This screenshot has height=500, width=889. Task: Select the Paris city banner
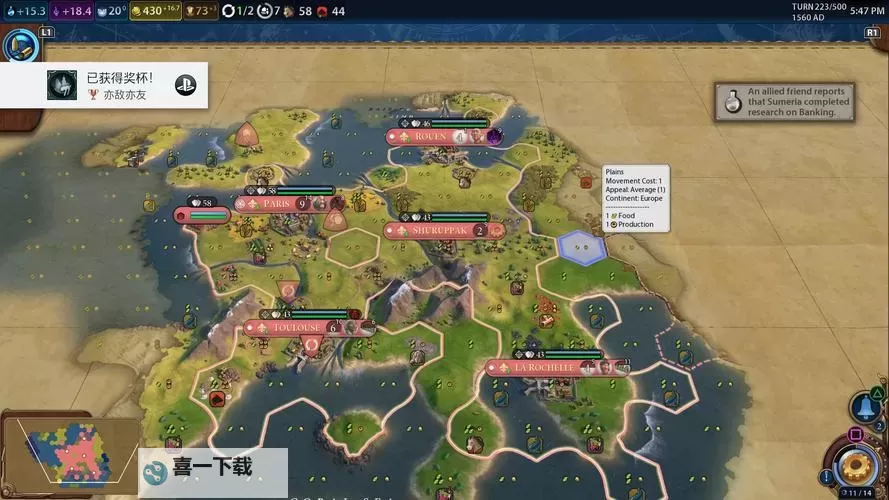point(276,203)
